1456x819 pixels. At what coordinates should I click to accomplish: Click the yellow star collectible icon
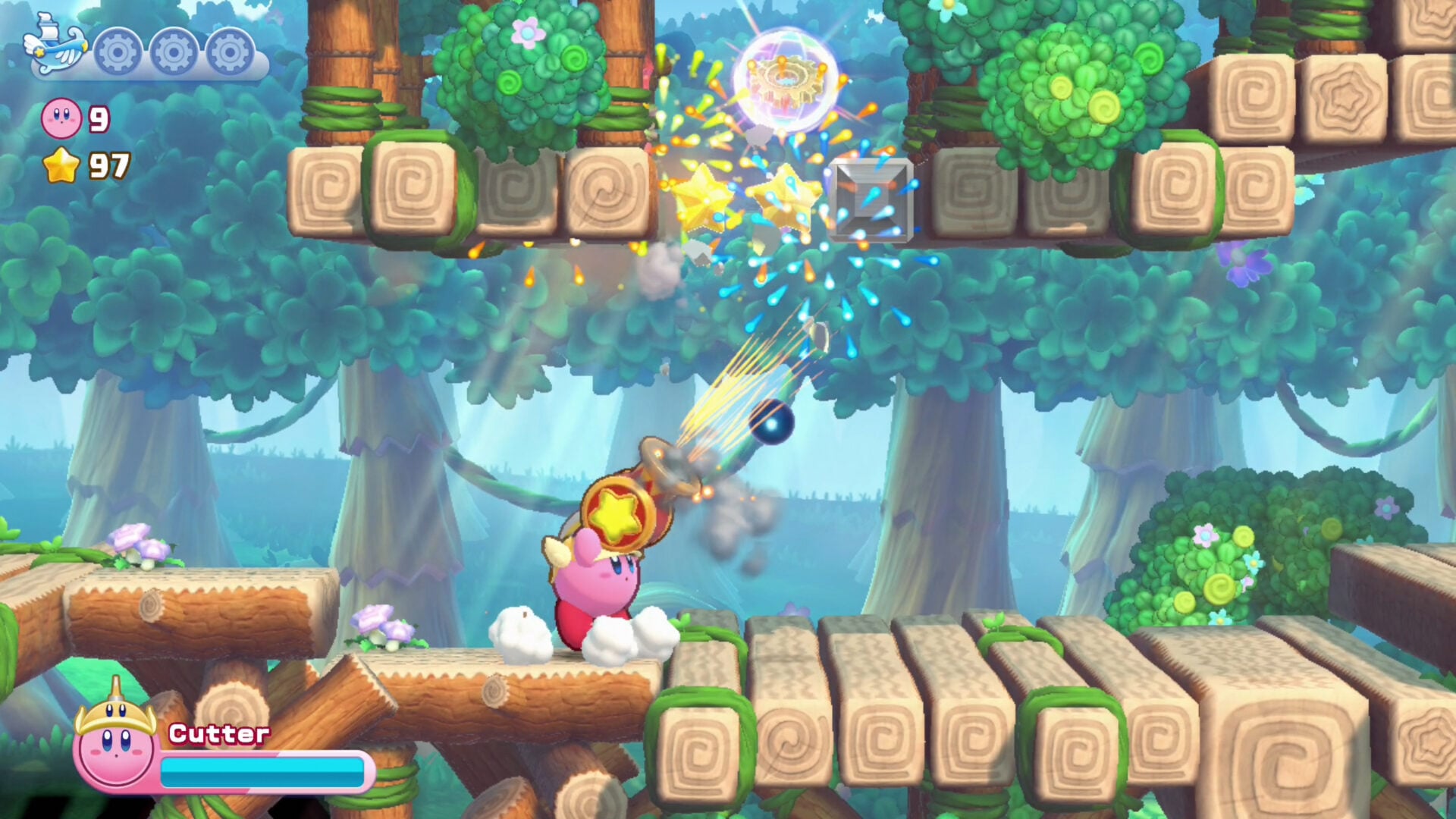point(61,164)
